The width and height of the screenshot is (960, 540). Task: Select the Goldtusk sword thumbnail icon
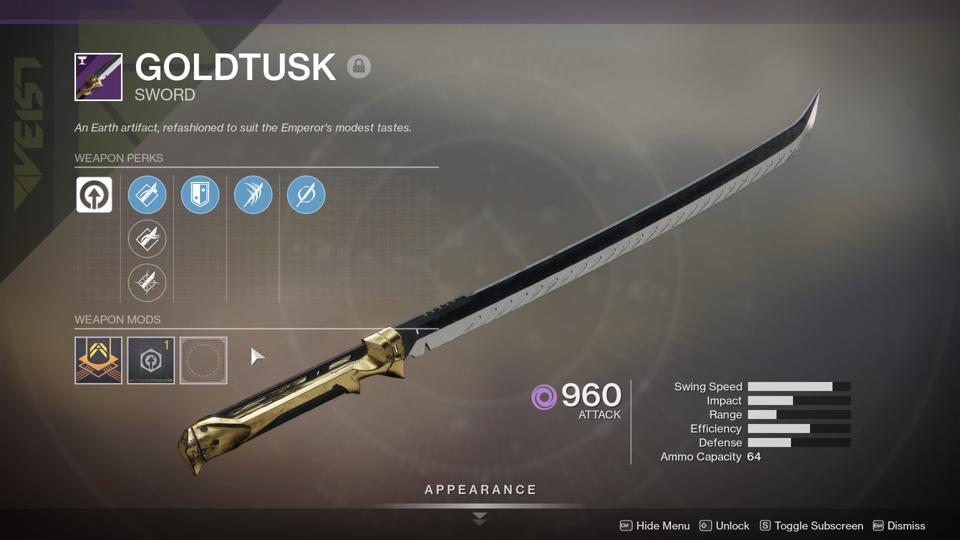click(x=98, y=77)
